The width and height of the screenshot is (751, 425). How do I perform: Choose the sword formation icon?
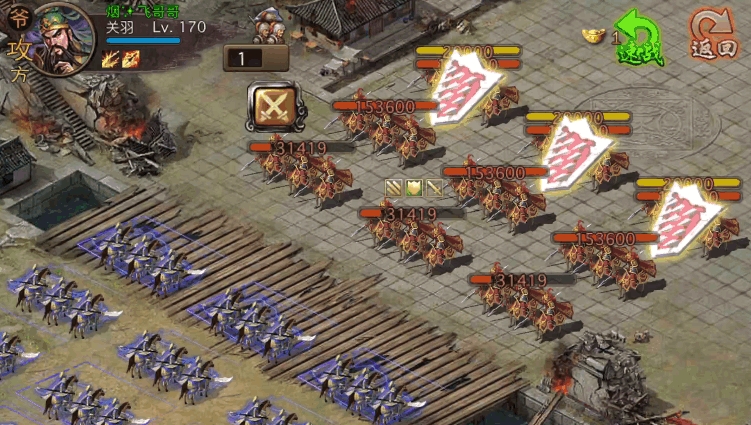[x=434, y=188]
